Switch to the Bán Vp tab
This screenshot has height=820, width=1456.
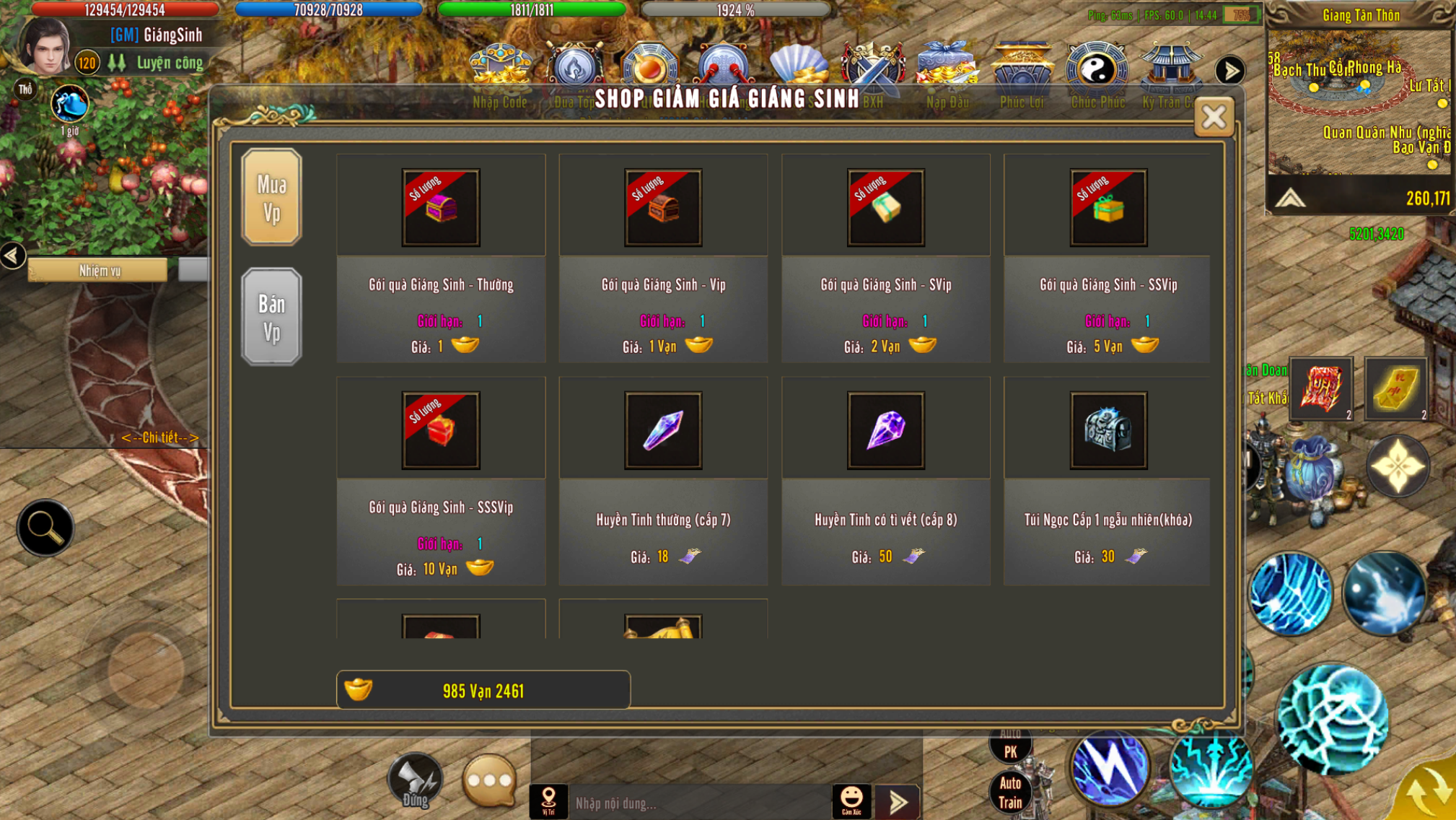click(x=271, y=317)
